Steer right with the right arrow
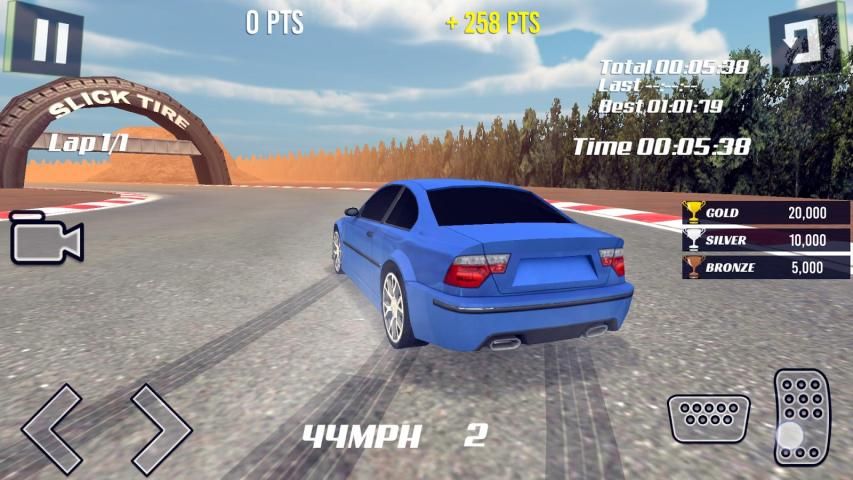Image resolution: width=853 pixels, height=480 pixels. 158,428
